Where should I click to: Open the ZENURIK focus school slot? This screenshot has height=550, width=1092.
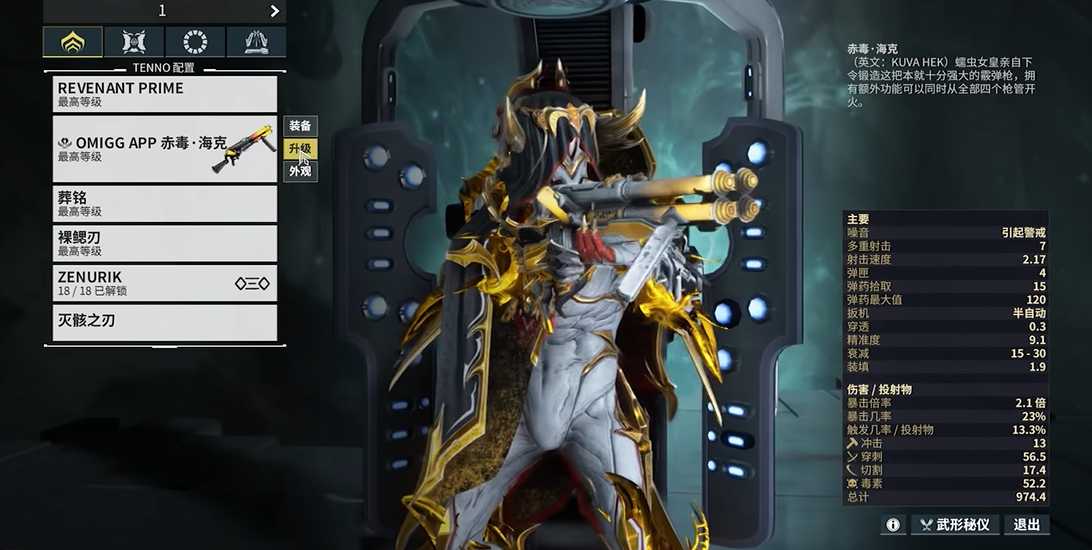165,283
